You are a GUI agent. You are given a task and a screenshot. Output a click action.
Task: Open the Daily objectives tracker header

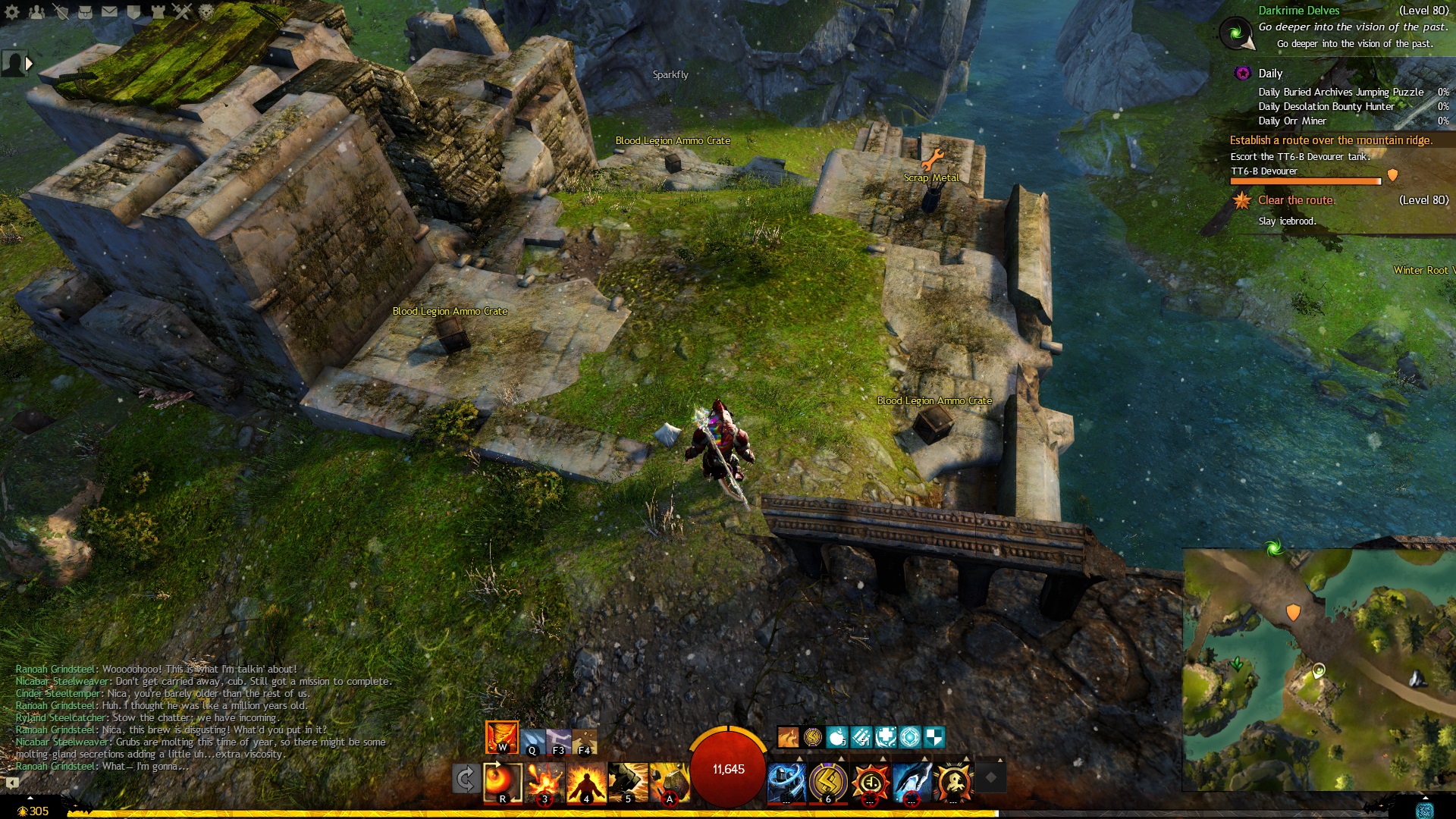point(1270,74)
